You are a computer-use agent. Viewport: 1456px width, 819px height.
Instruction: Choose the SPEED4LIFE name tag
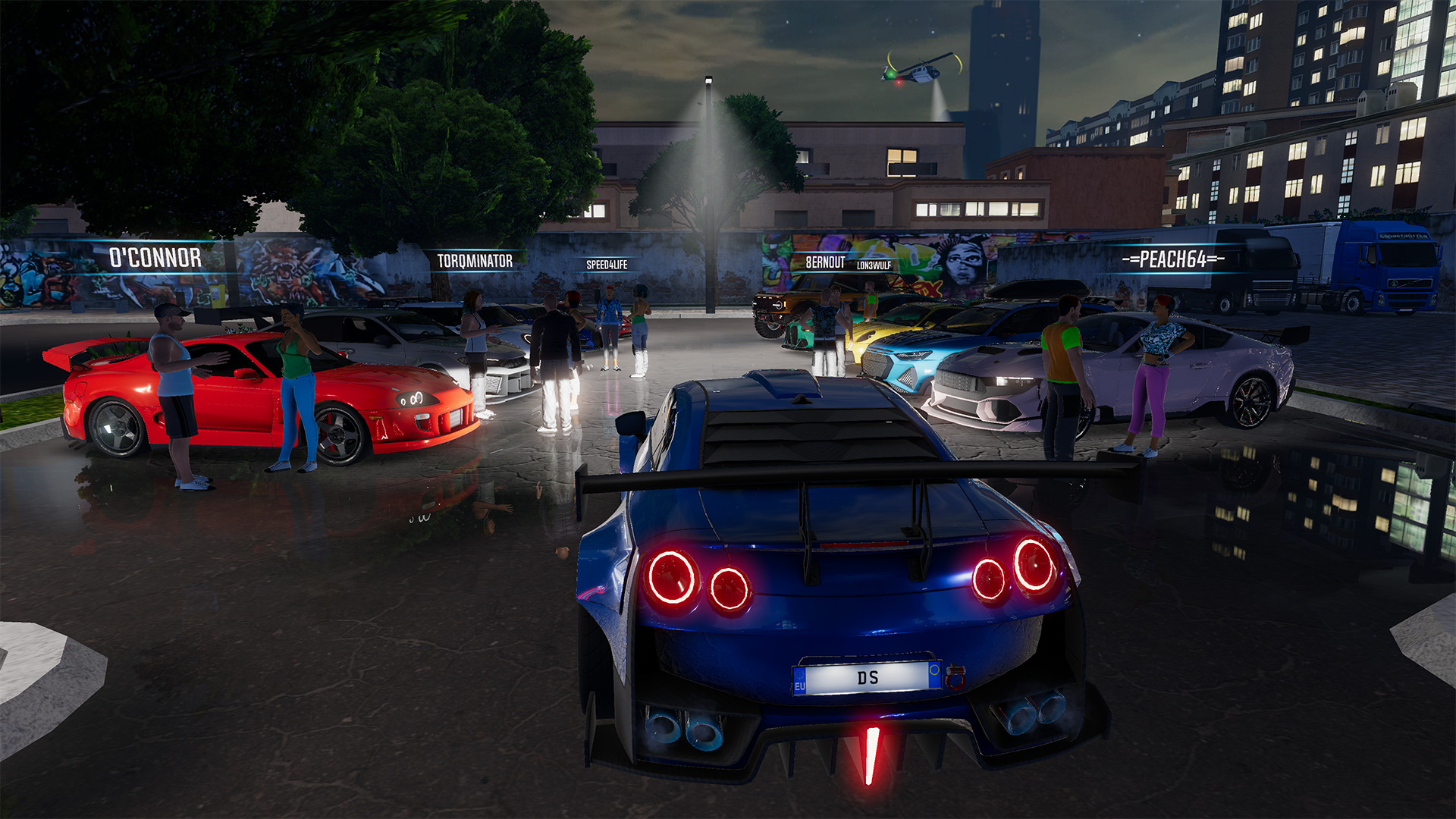[607, 265]
